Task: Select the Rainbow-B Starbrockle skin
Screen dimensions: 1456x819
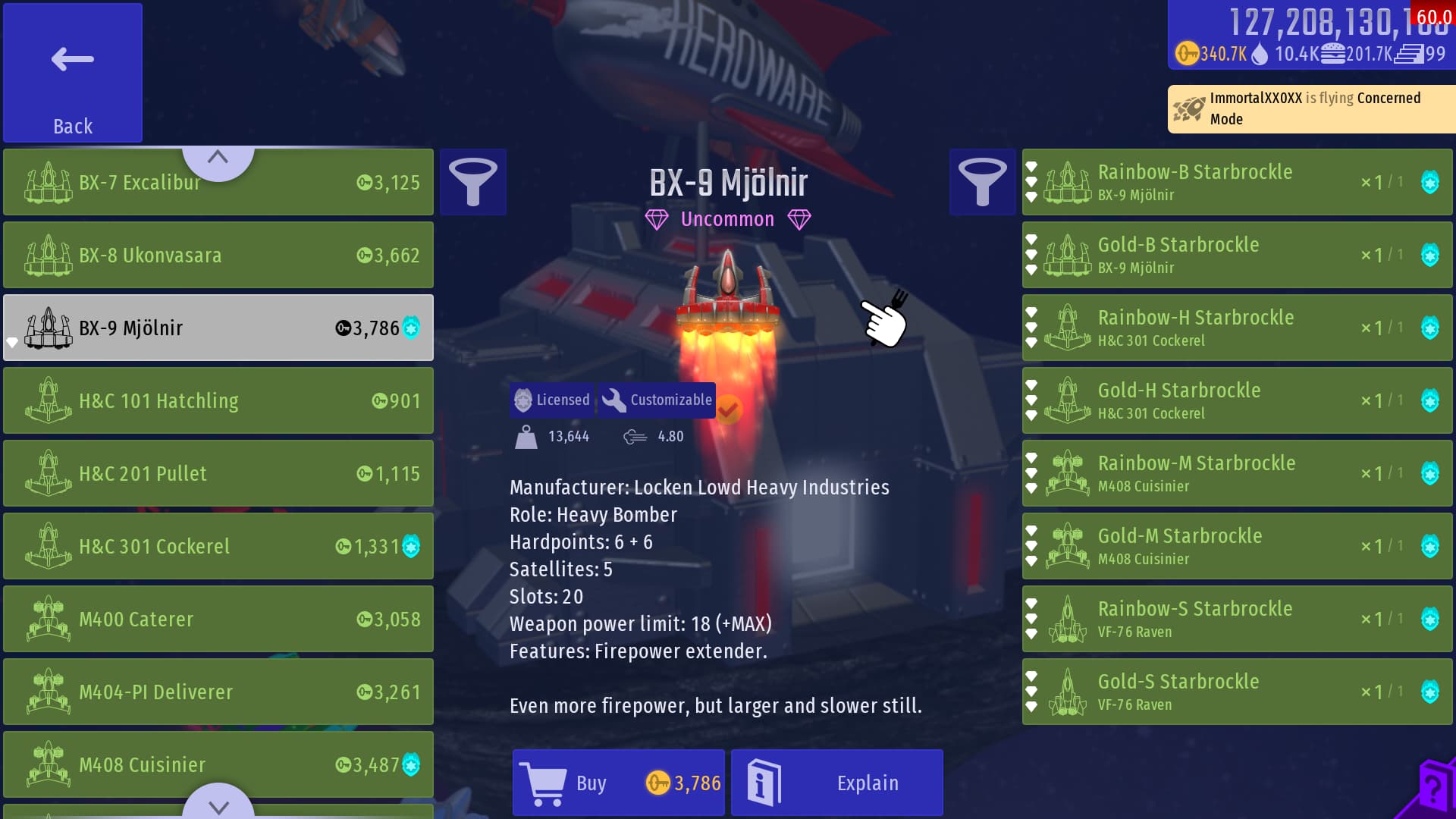Action: click(x=1236, y=183)
